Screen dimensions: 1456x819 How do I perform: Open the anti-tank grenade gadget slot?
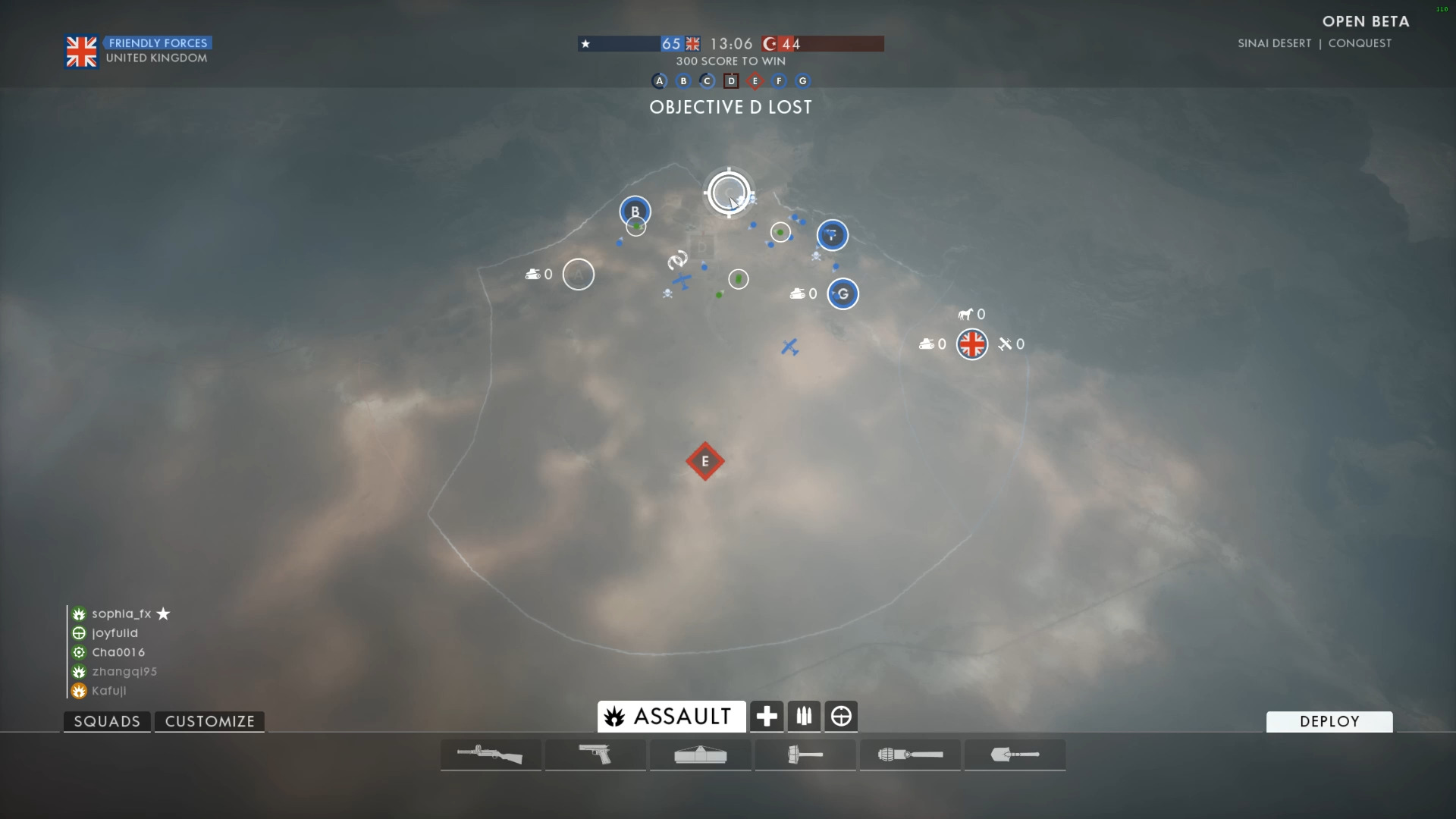805,755
